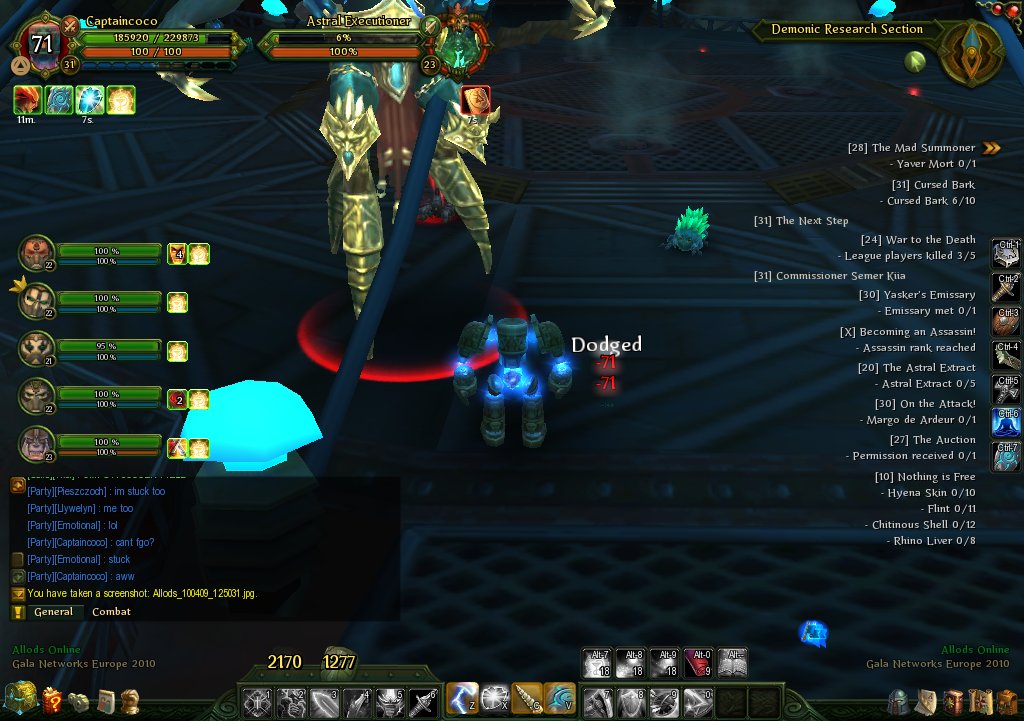Select the party member at 95% health
This screenshot has height=721, width=1024.
pyautogui.click(x=37, y=350)
